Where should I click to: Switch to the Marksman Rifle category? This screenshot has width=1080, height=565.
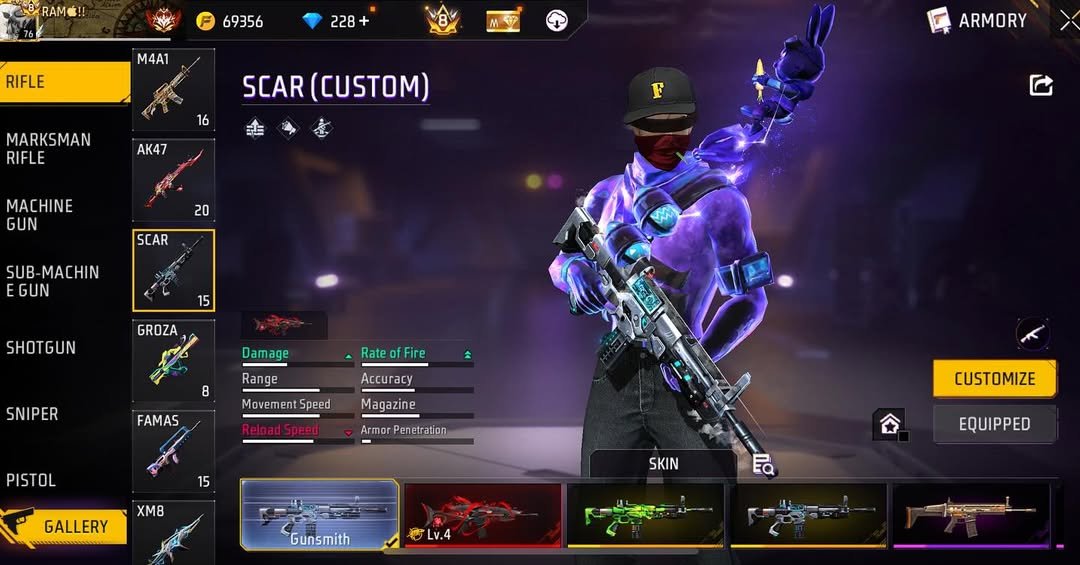(50, 149)
